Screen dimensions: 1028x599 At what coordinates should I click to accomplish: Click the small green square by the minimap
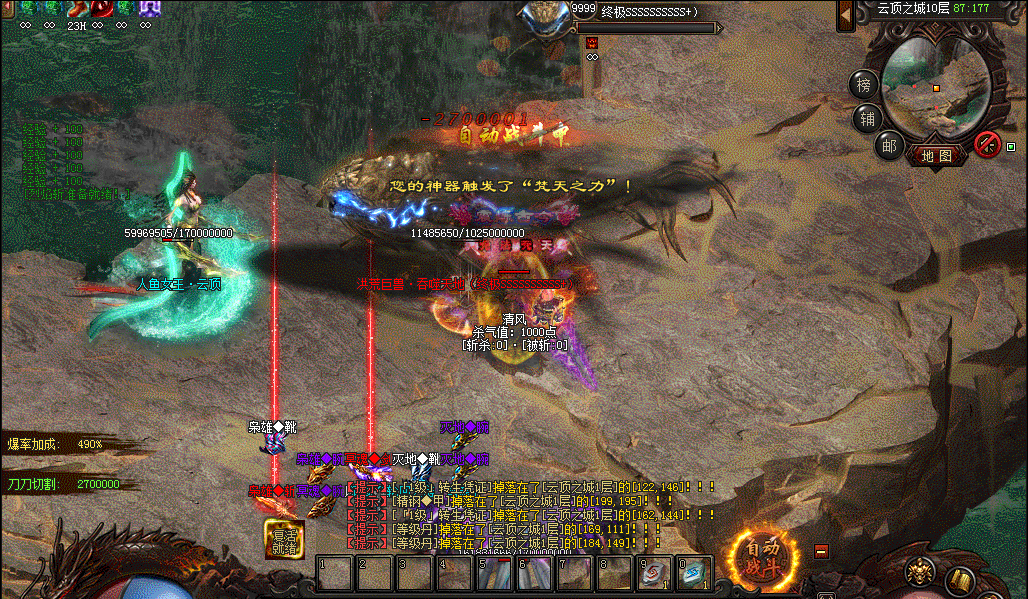[x=1010, y=147]
